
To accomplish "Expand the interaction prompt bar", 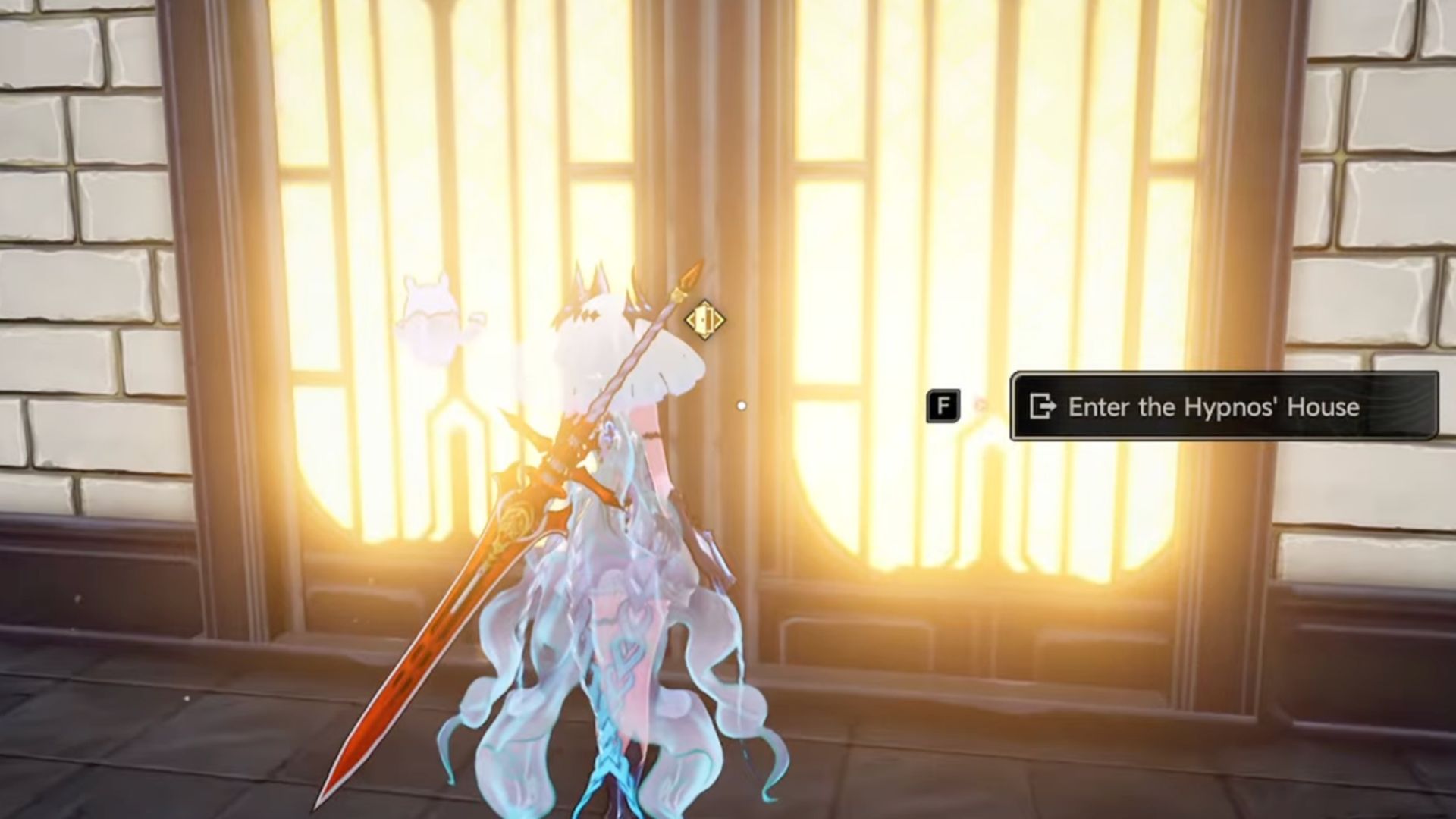I will 1225,406.
